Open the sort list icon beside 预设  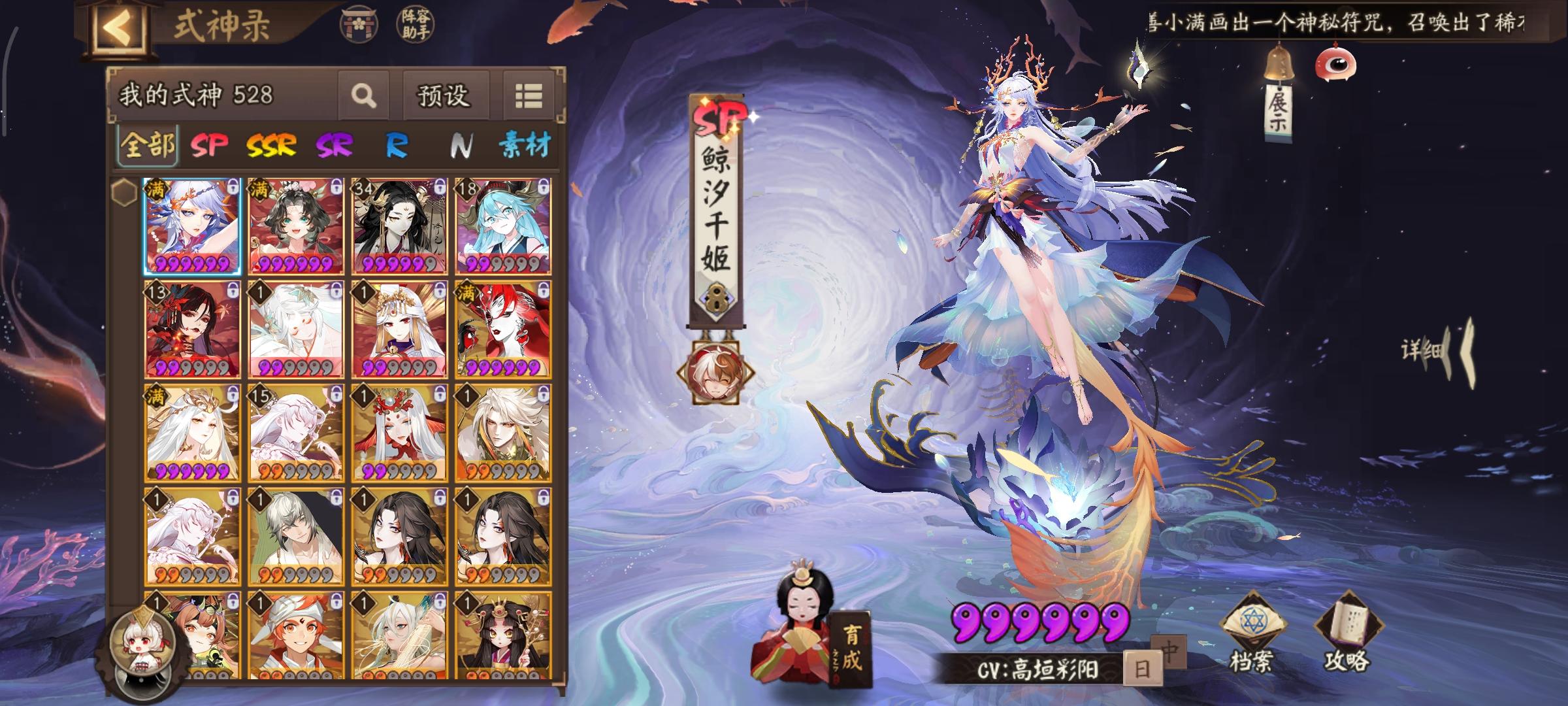530,95
